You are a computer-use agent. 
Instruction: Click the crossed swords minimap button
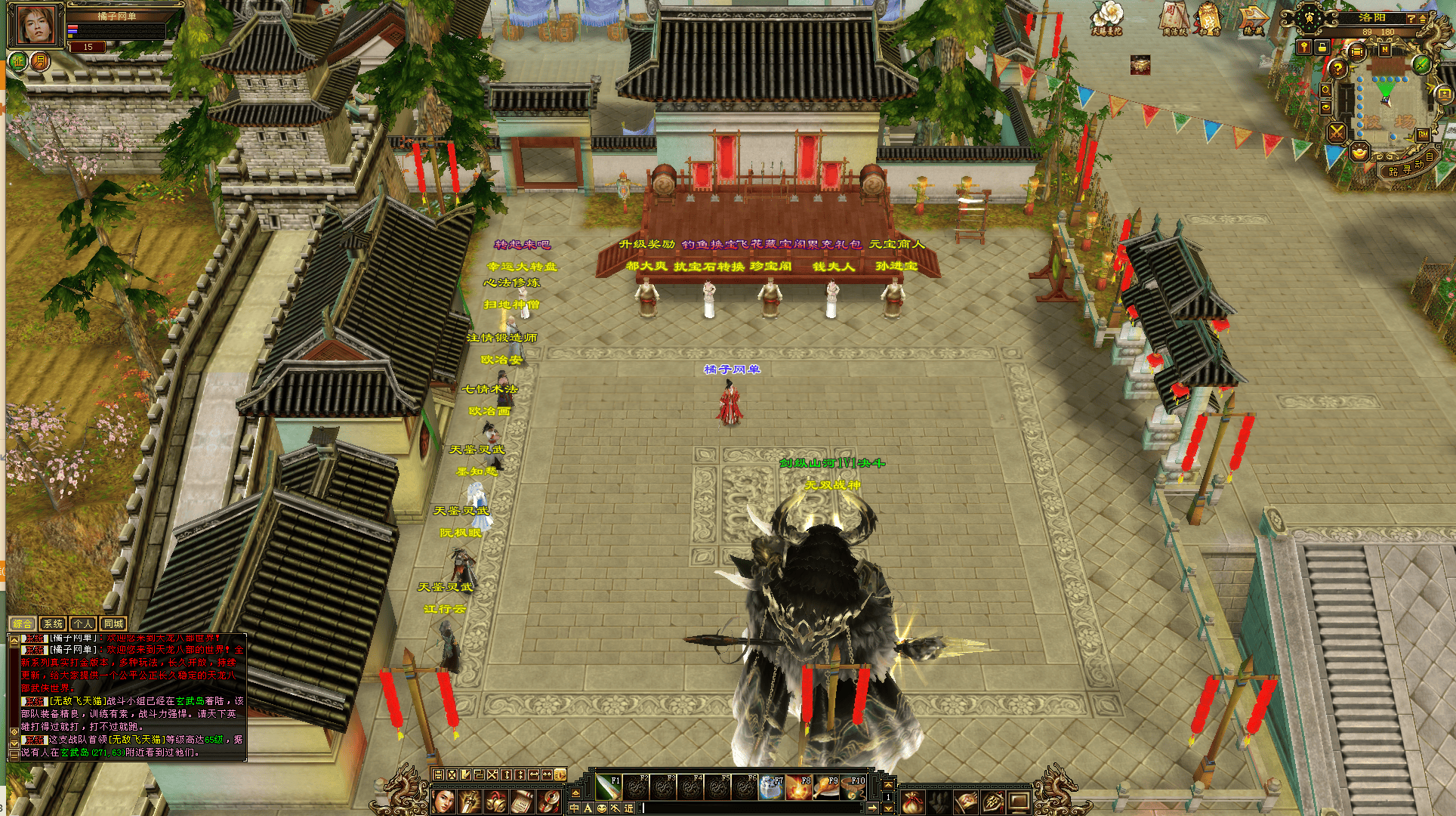(x=1337, y=133)
